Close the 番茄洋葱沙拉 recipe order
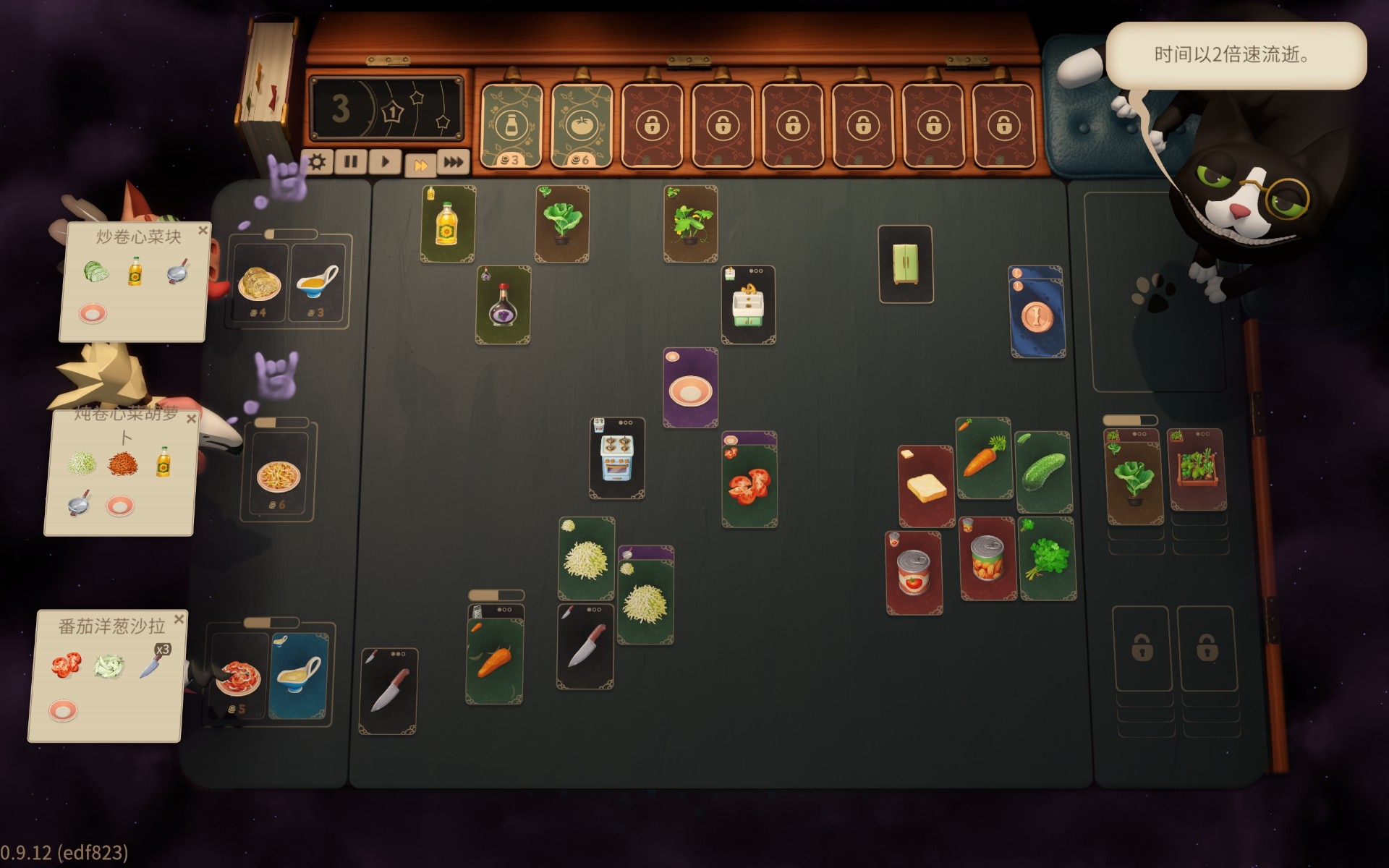Image resolution: width=1389 pixels, height=868 pixels. point(179,619)
